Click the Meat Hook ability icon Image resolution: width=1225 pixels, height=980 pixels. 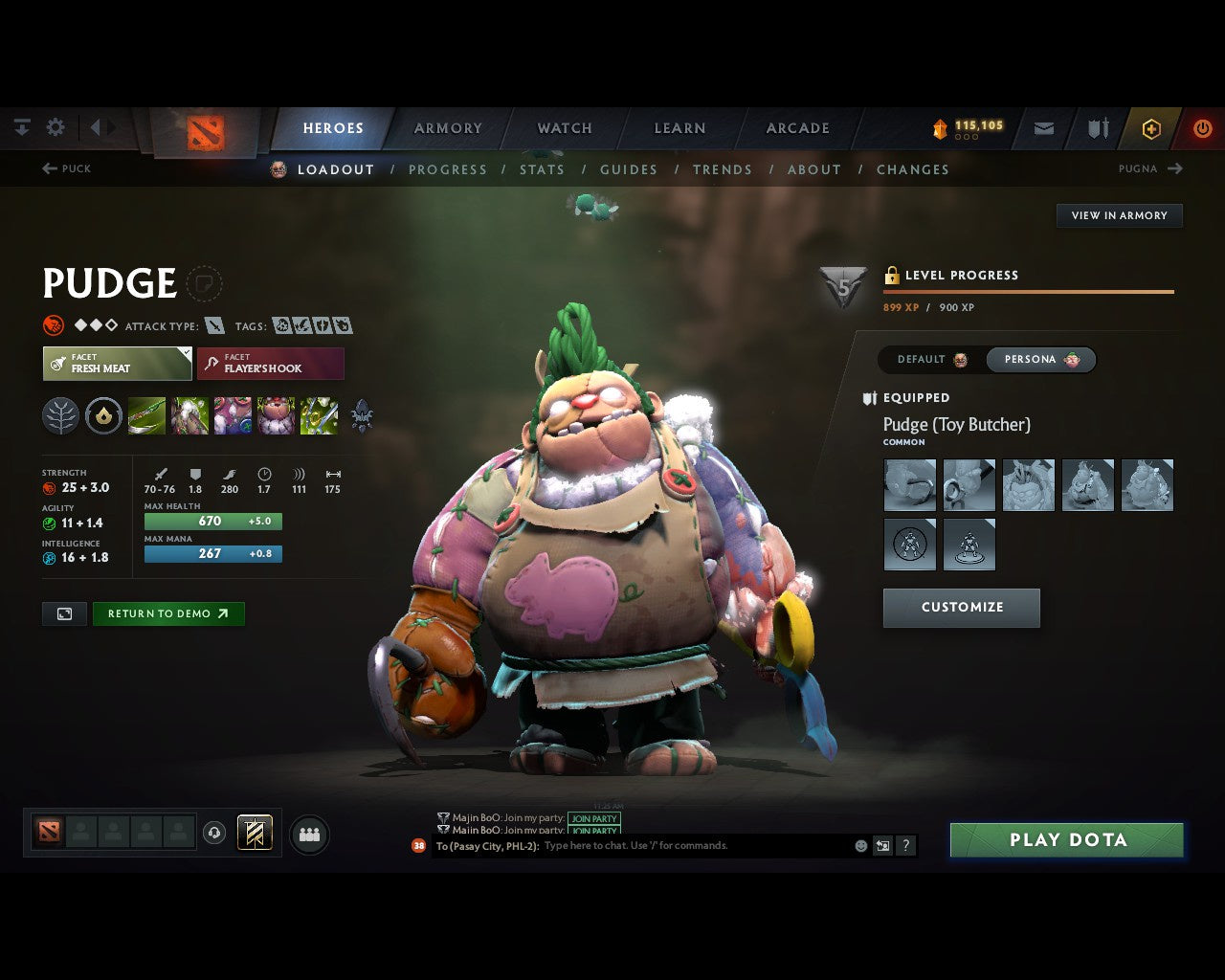tap(147, 415)
